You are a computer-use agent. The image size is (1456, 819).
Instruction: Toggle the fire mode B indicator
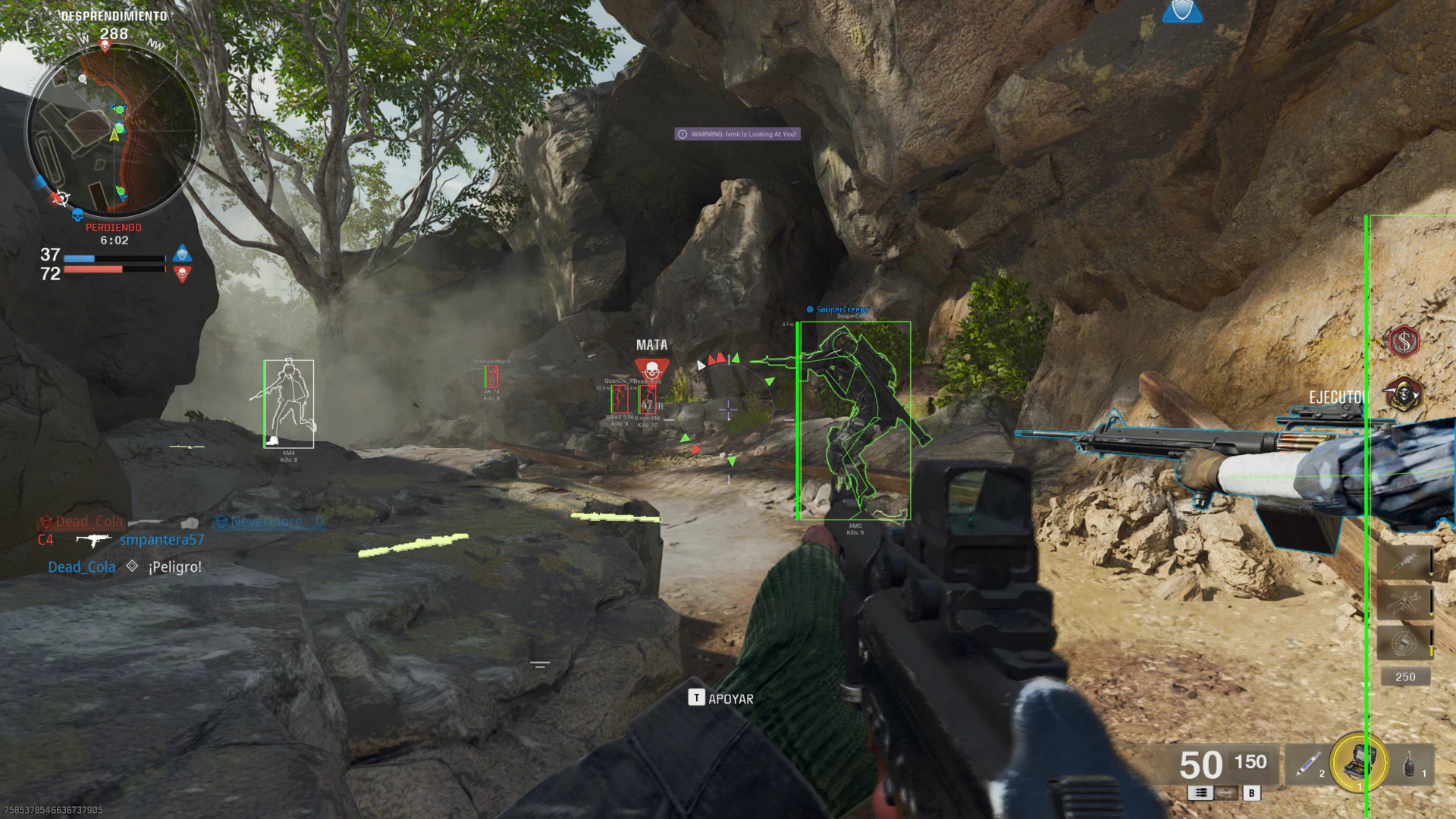[1252, 793]
